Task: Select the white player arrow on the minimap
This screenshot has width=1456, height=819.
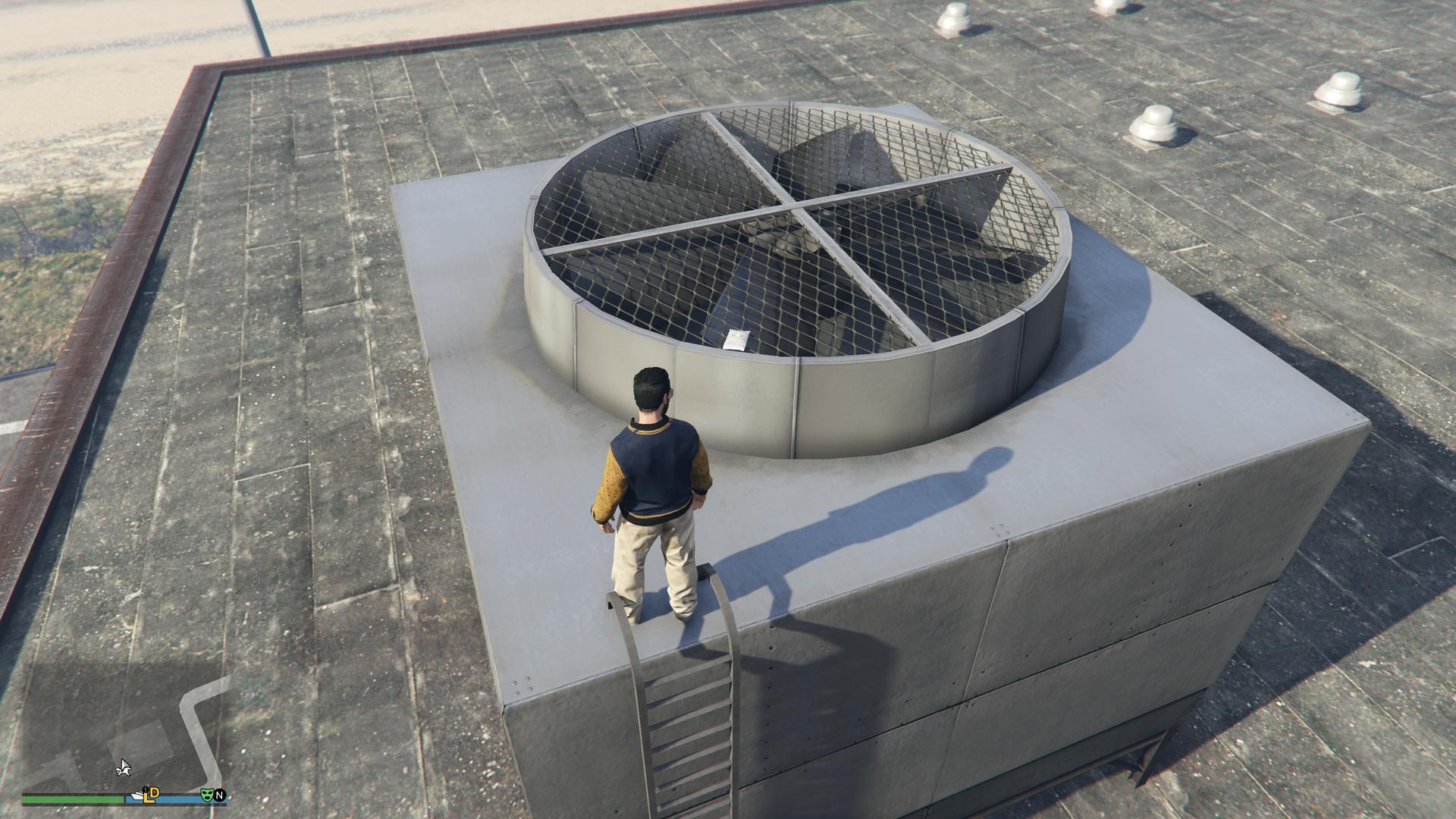Action: tap(124, 769)
